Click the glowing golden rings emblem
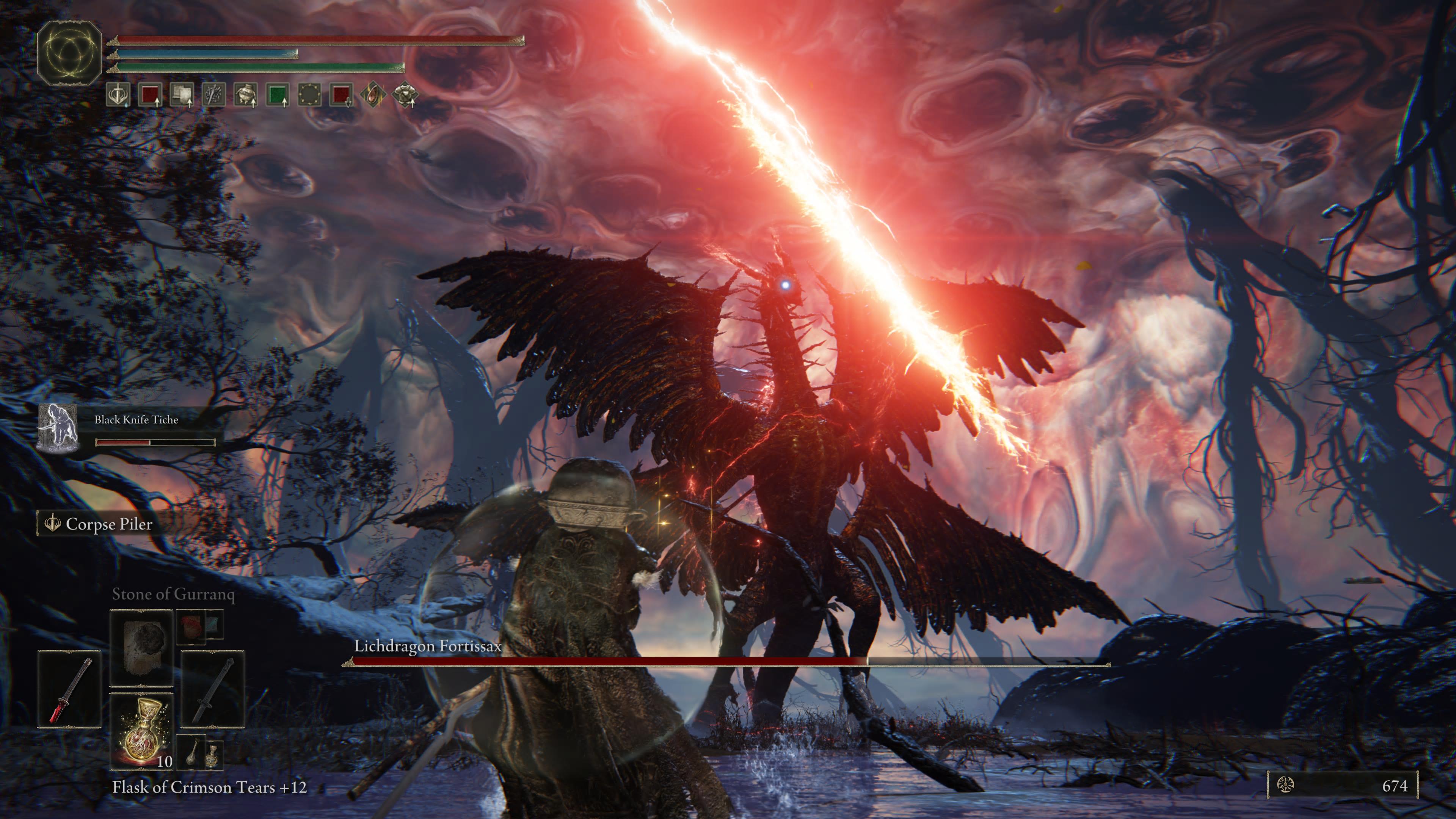 69,53
